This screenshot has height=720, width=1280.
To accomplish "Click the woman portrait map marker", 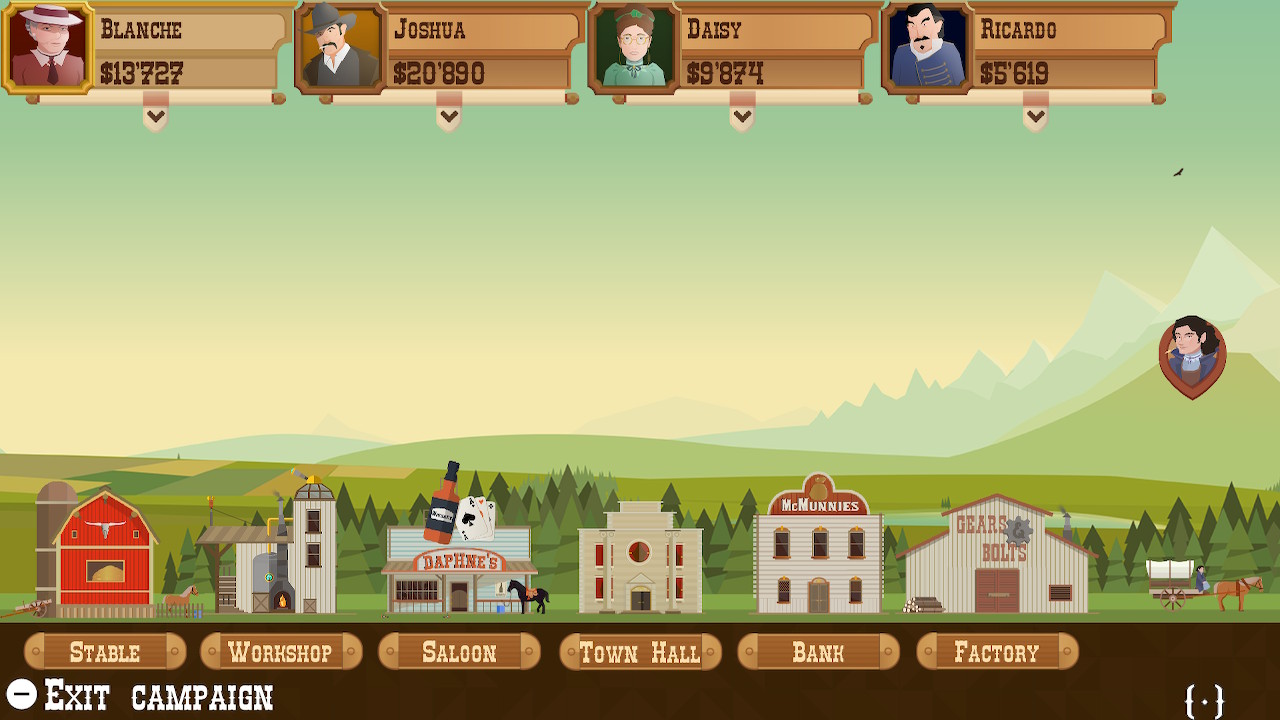I will point(1192,353).
